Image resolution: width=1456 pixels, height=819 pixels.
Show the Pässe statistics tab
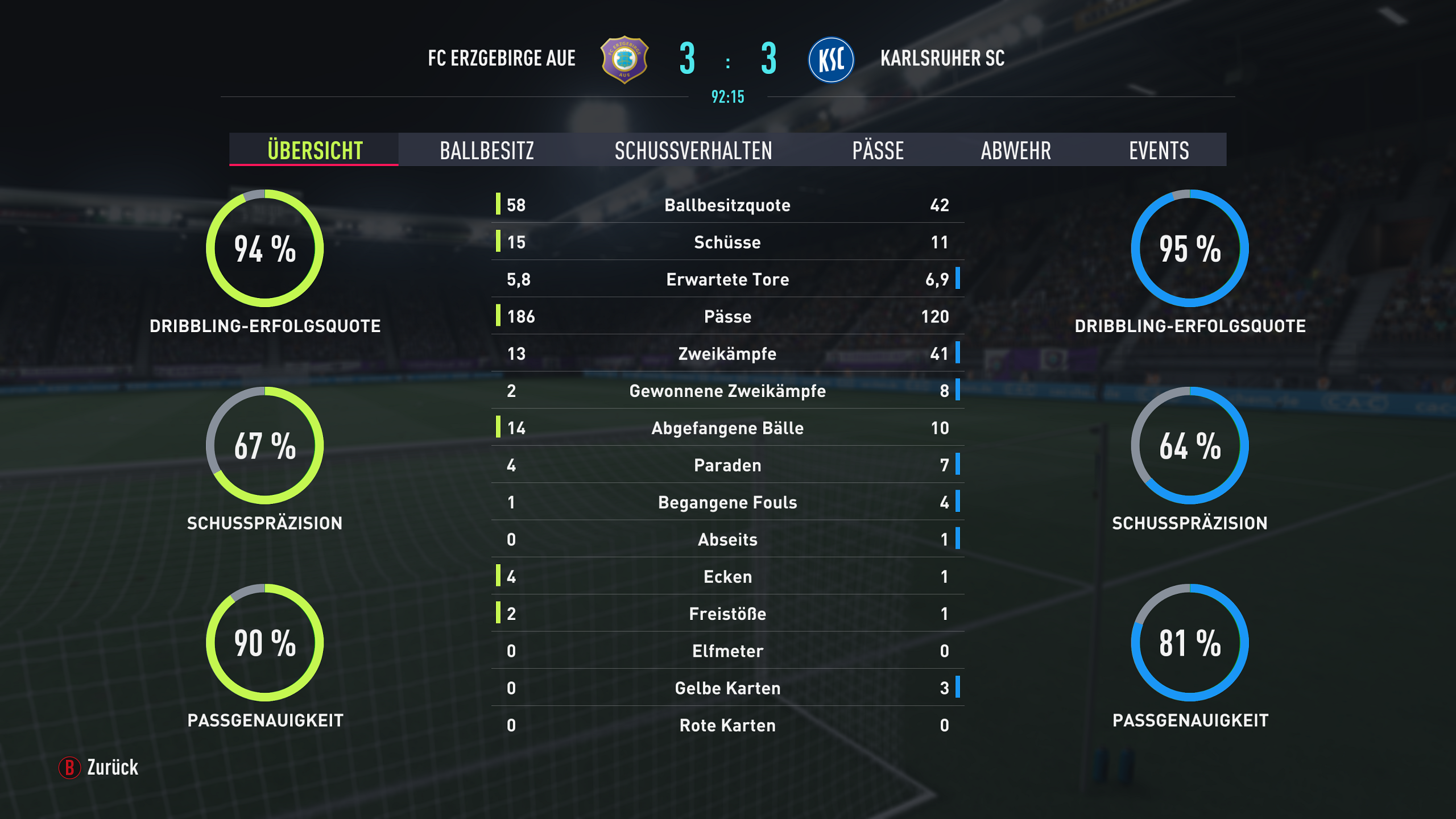coord(878,150)
